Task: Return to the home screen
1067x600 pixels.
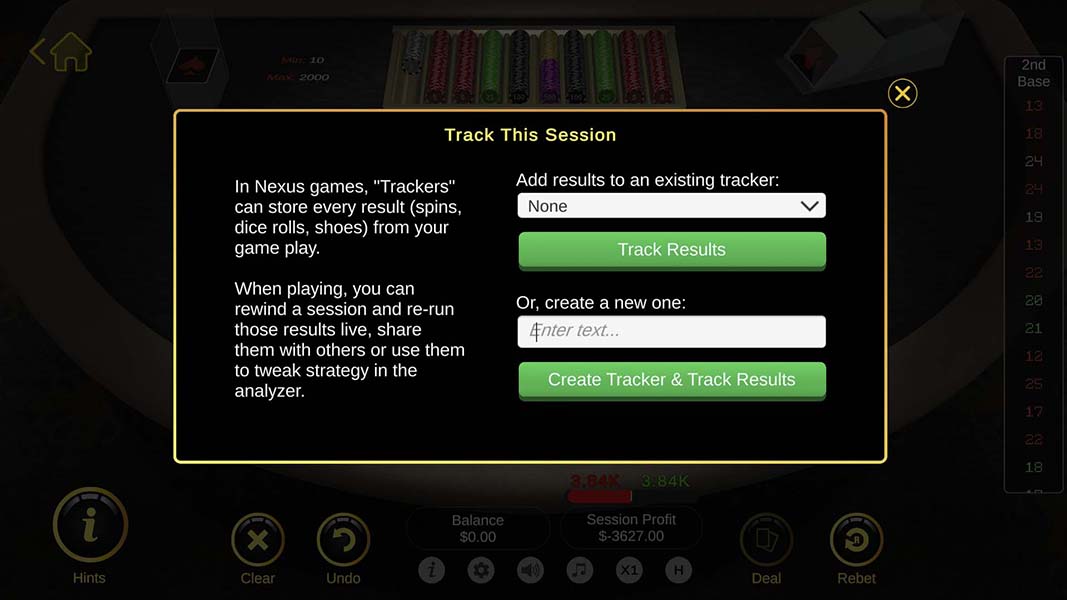Action: [62, 51]
